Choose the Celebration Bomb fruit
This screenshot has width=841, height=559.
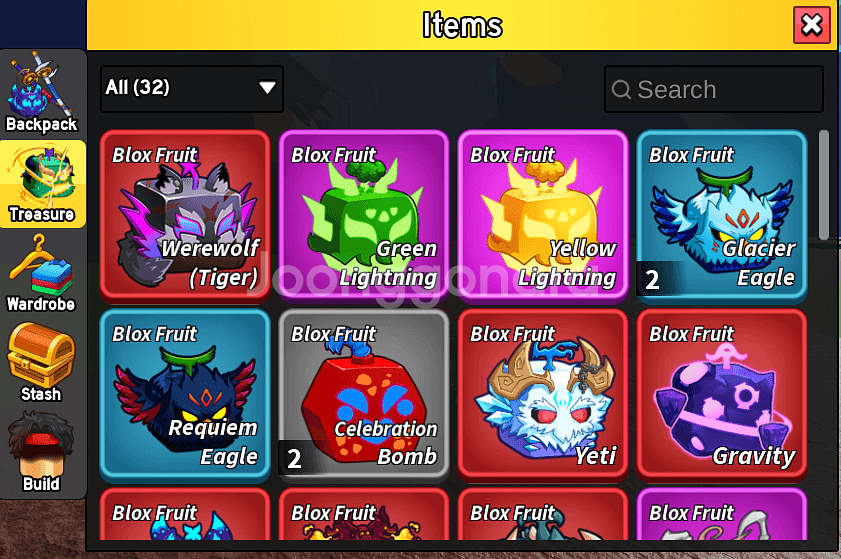tap(364, 393)
